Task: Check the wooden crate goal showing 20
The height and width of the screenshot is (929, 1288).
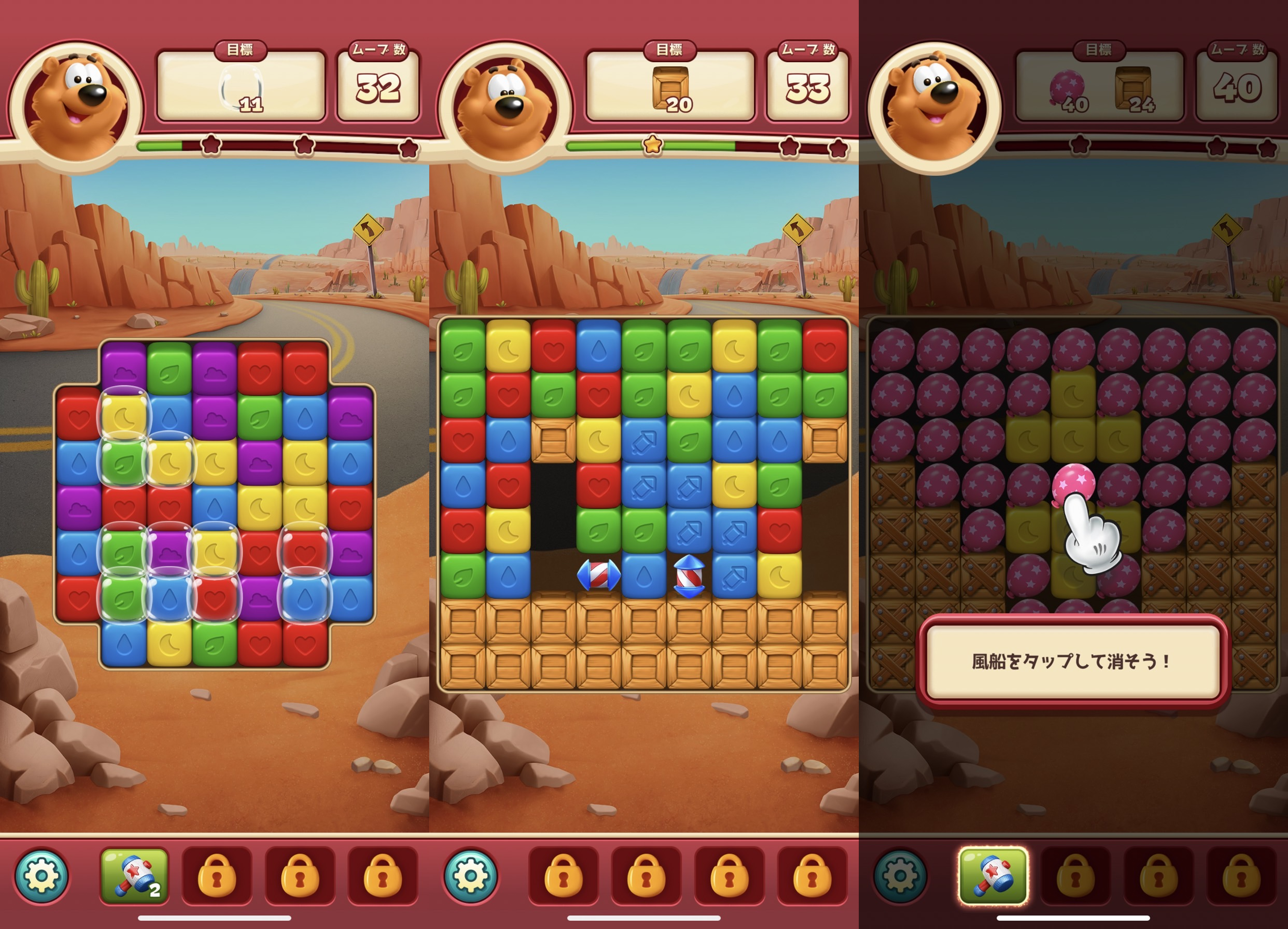Action: coord(671,89)
